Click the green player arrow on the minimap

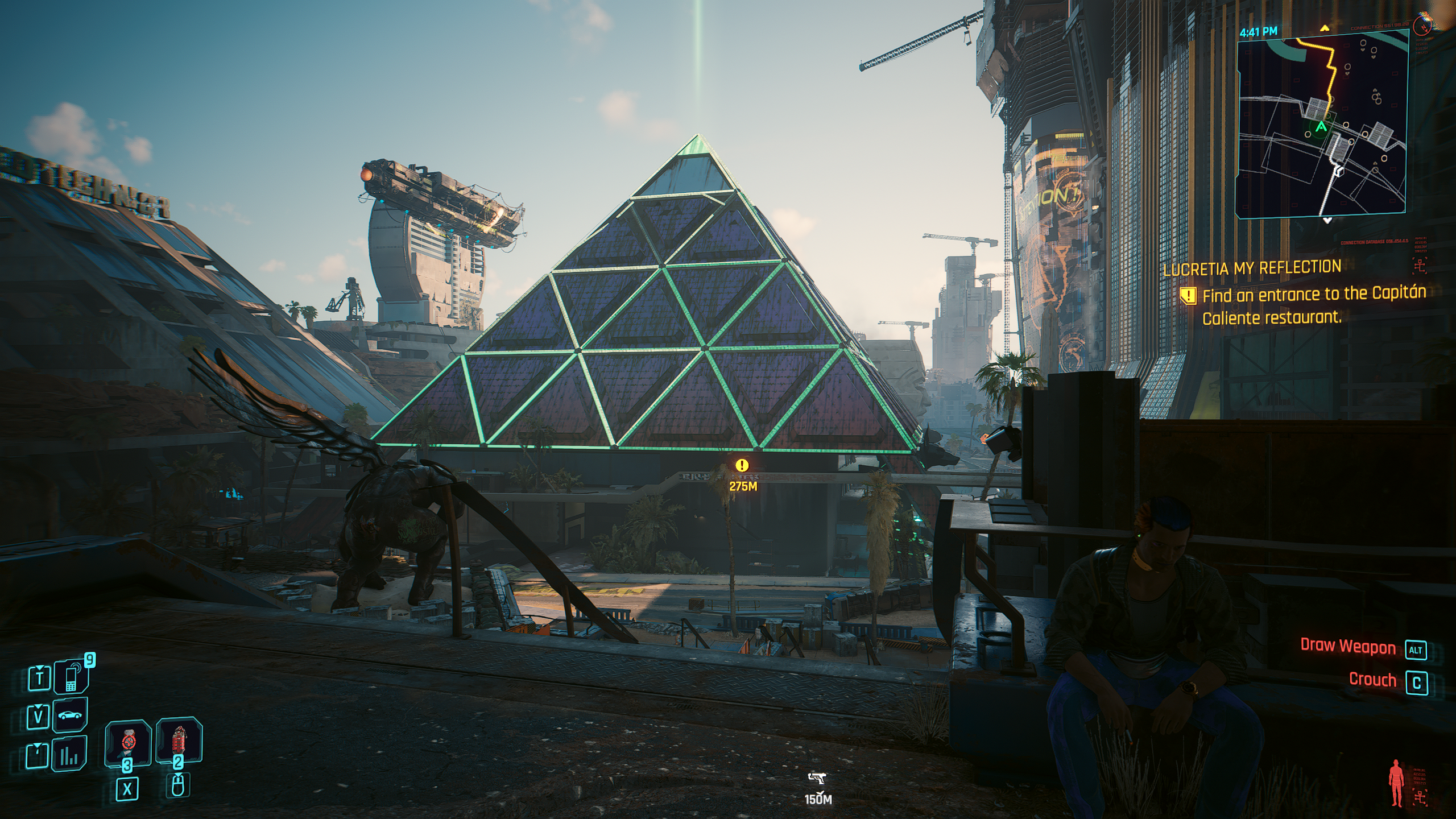click(1321, 127)
